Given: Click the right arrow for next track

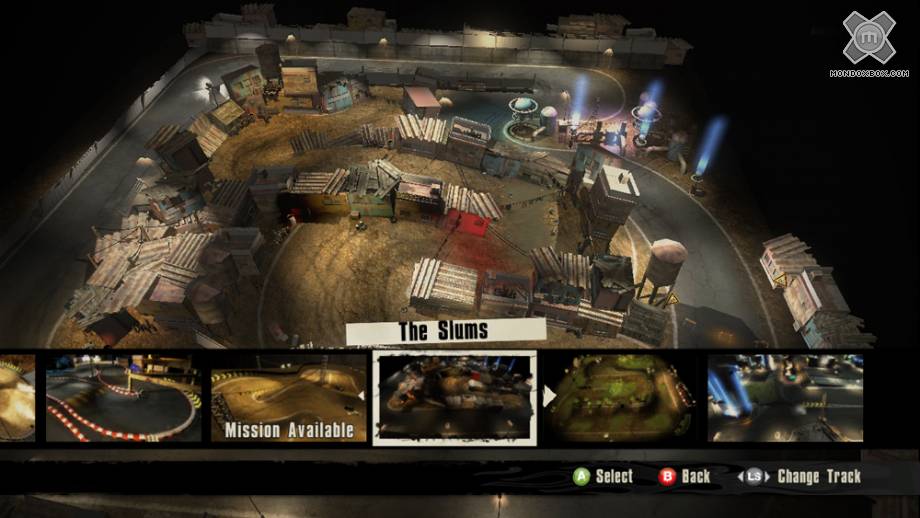Looking at the screenshot, I should (549, 397).
